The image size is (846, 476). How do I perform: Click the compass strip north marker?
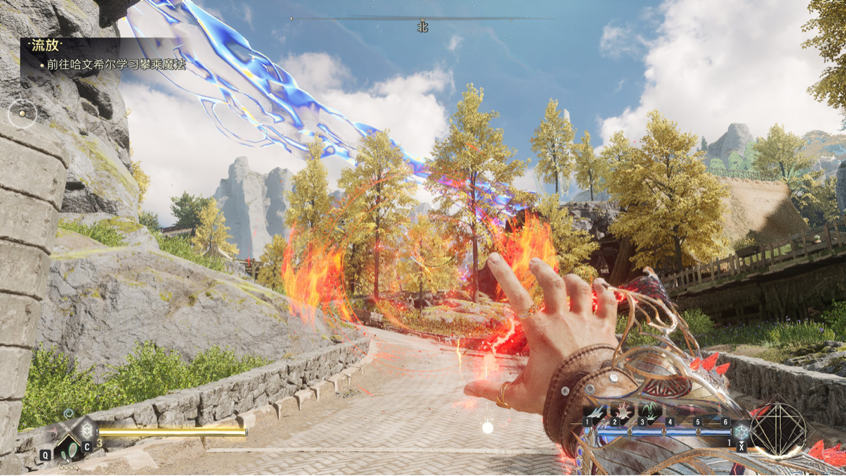click(x=423, y=27)
